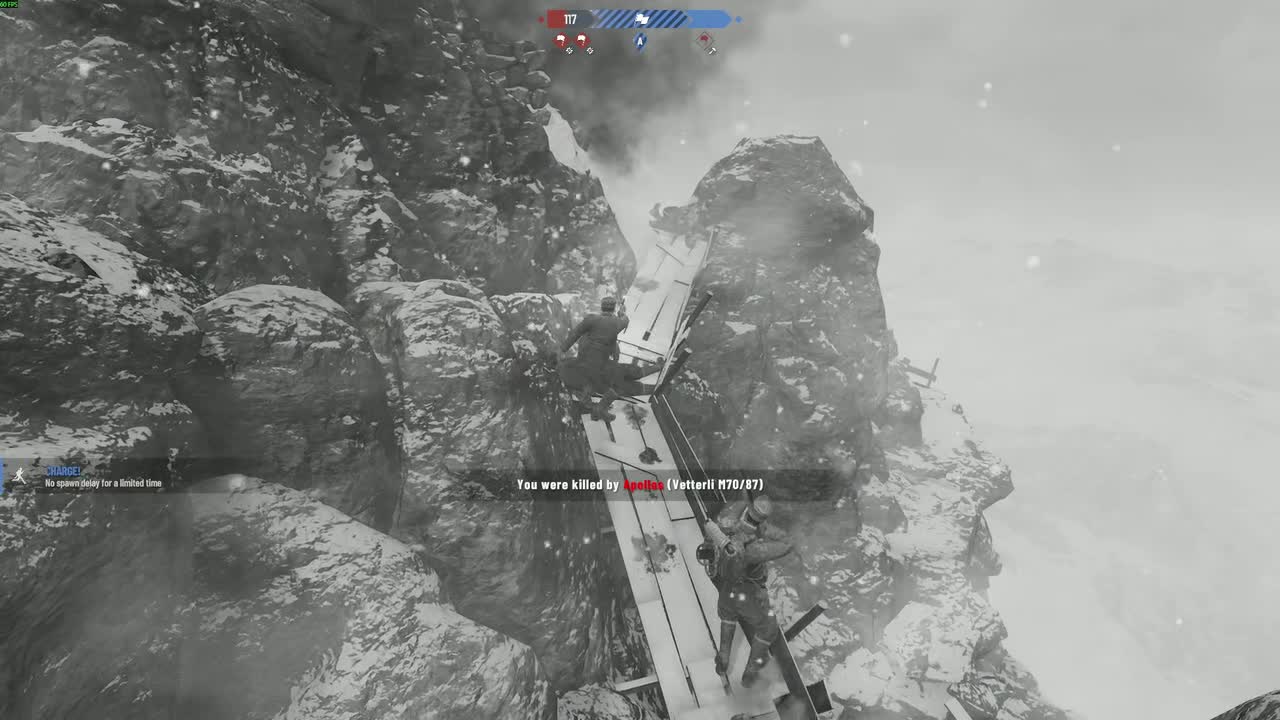
Task: Expand the objective status strip under the scoreboard
Action: (640, 44)
